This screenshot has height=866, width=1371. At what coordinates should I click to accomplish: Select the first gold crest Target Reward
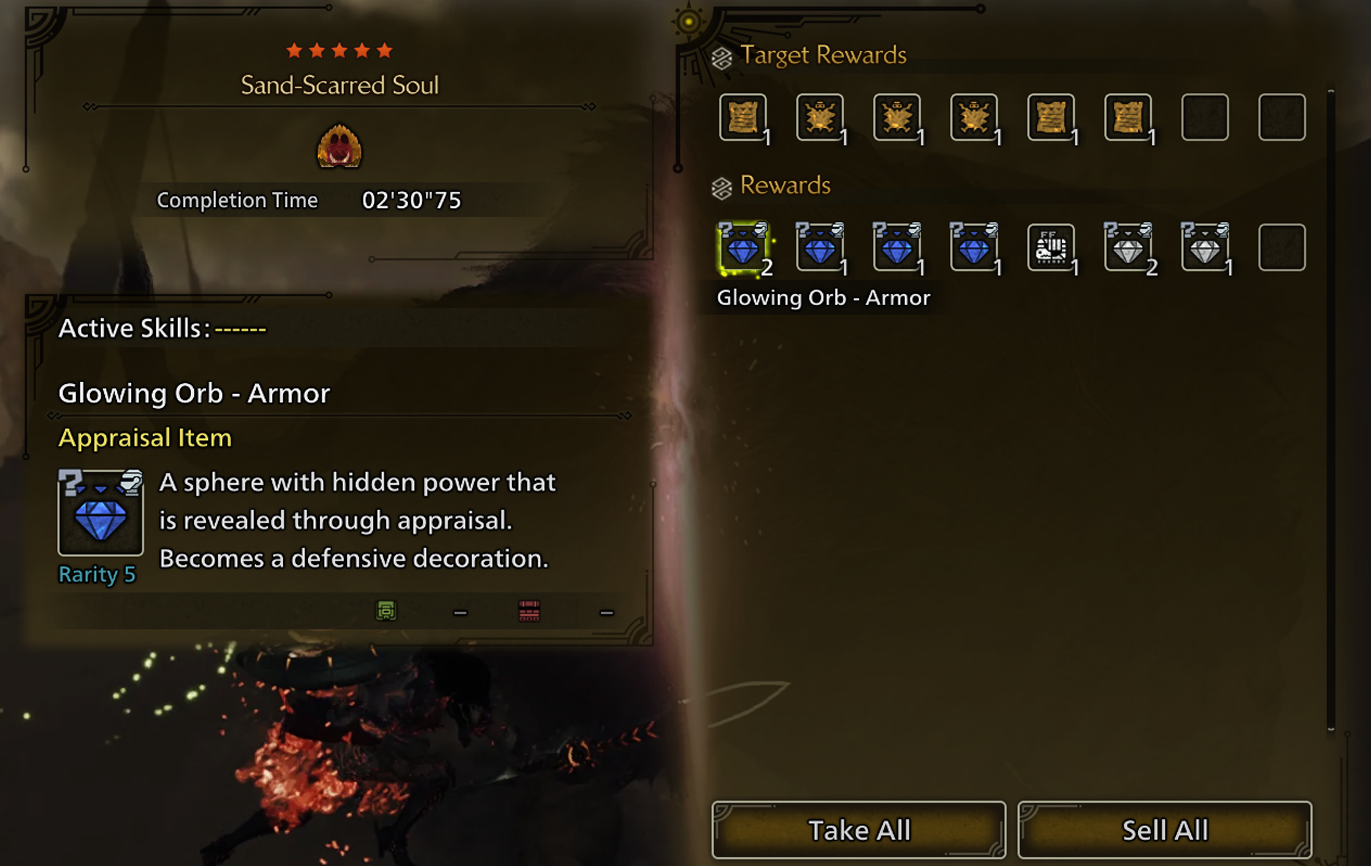pyautogui.click(x=820, y=117)
